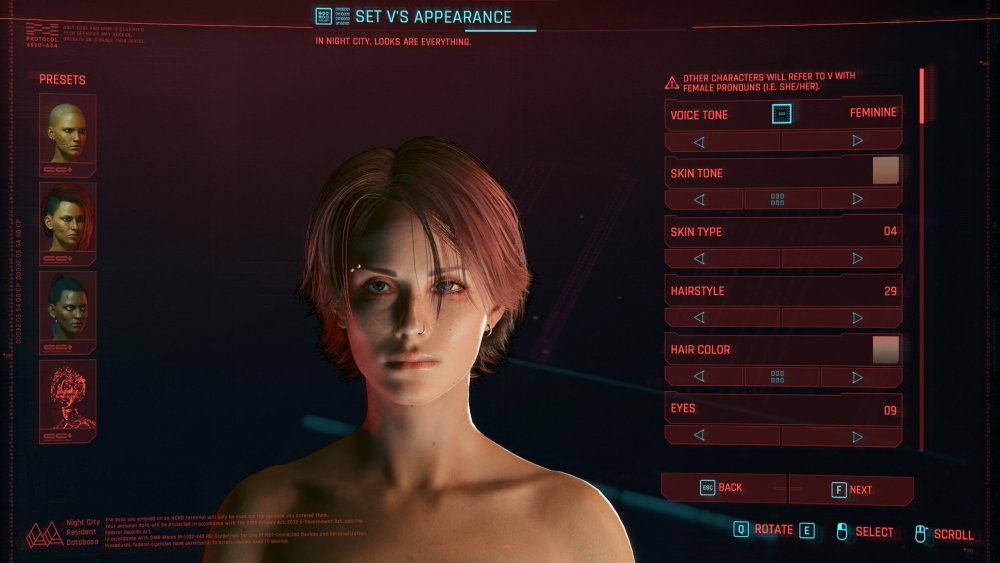
Task: Switch to next Hairstyle
Action: 856,318
